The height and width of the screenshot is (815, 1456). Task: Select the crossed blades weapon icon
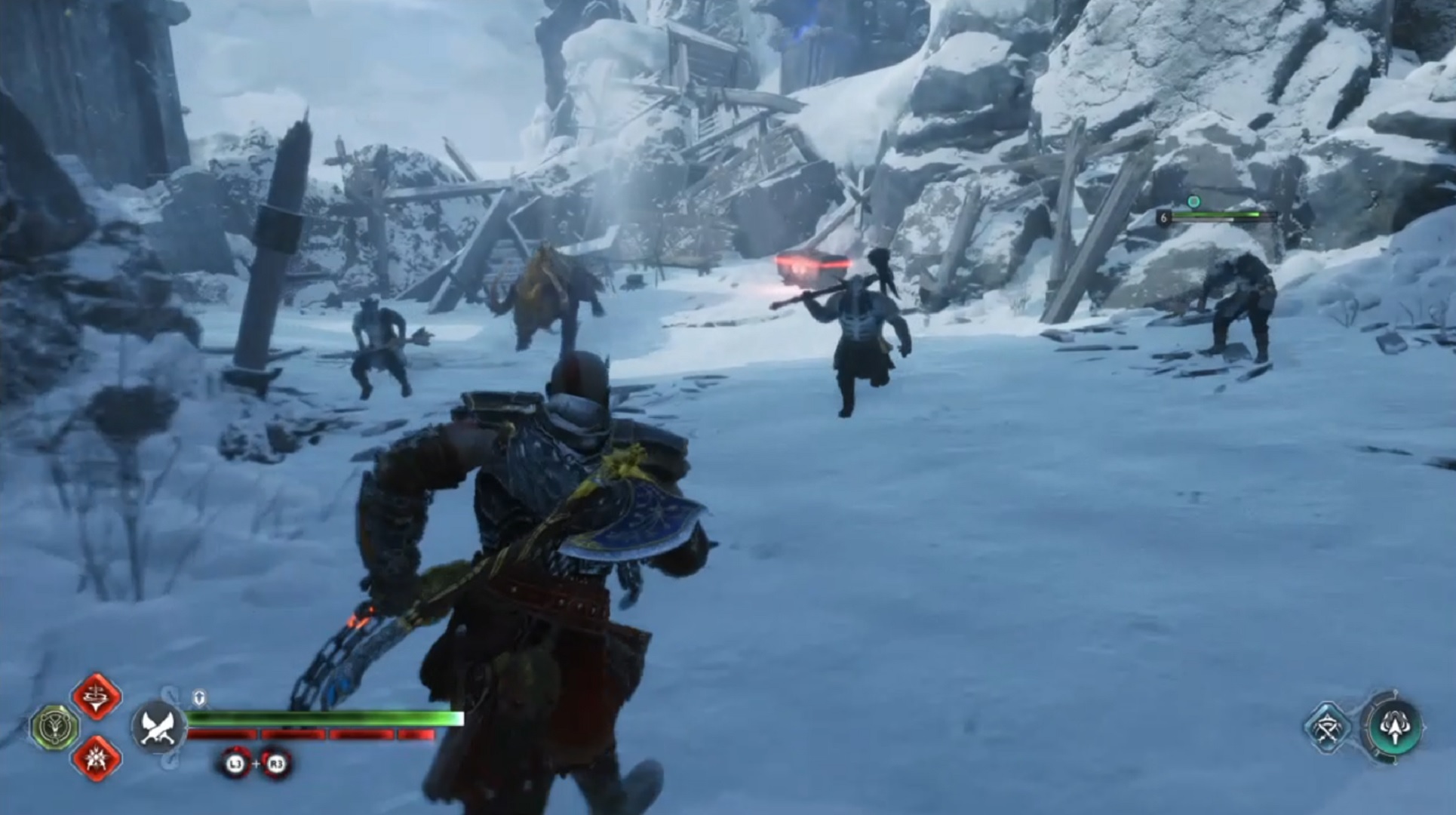point(159,727)
